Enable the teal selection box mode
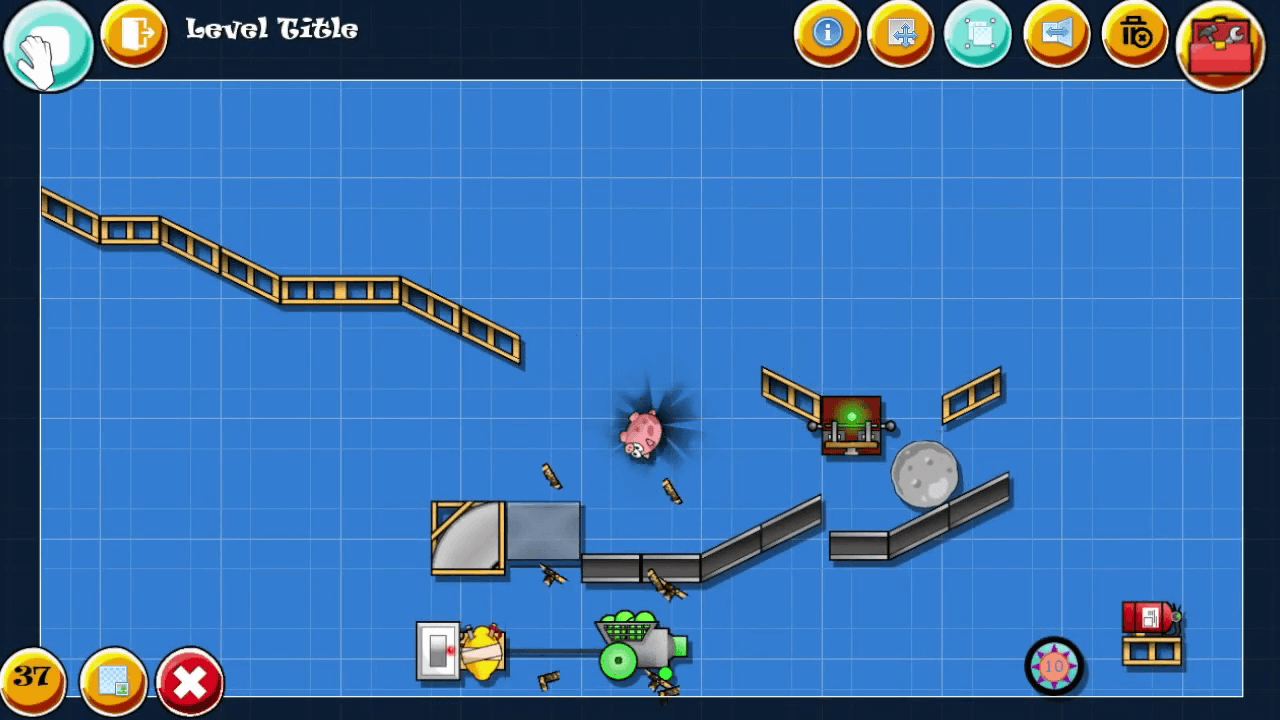This screenshot has width=1280, height=720. [977, 35]
